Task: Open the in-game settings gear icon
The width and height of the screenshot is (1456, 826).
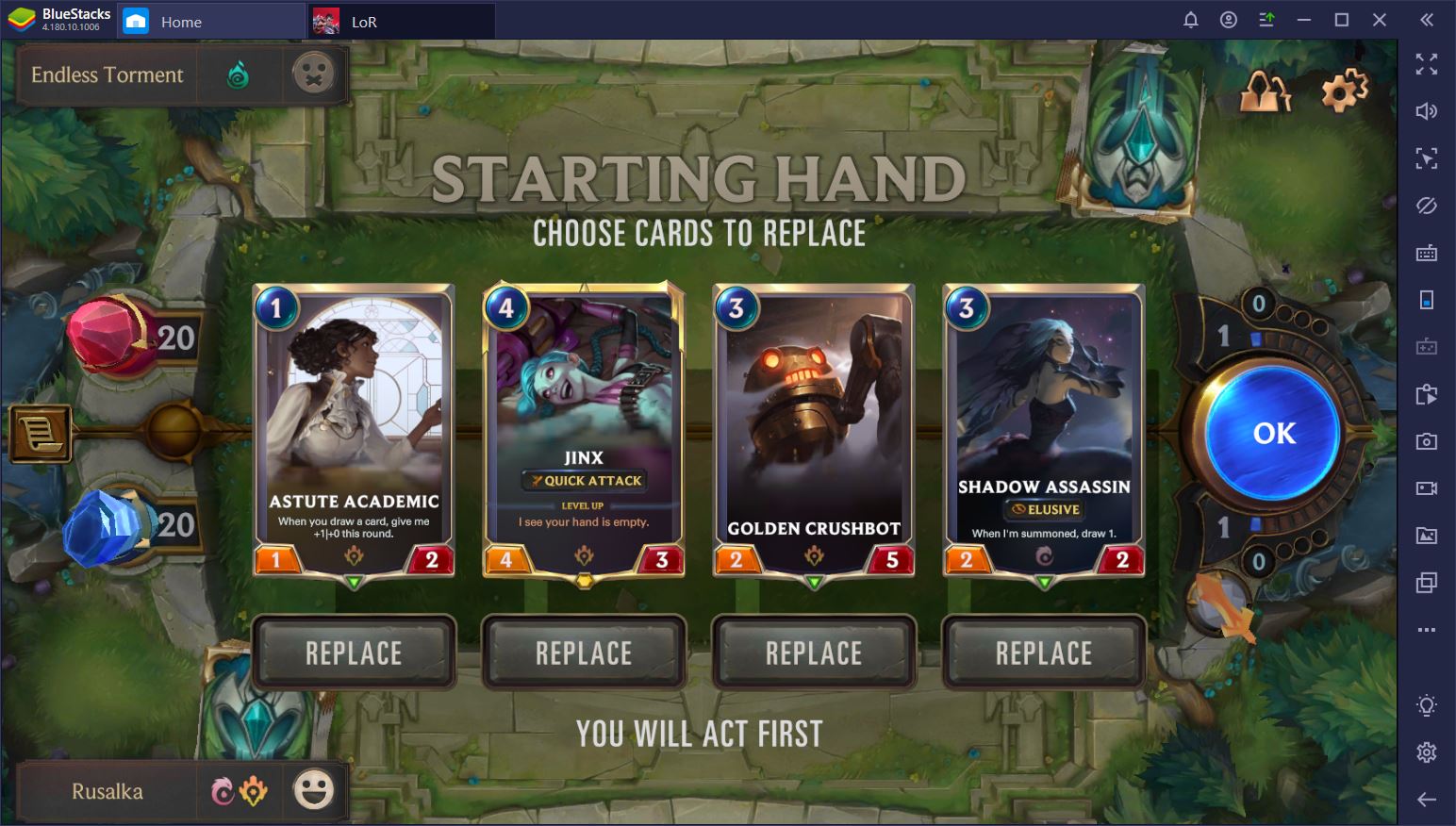Action: [x=1343, y=90]
